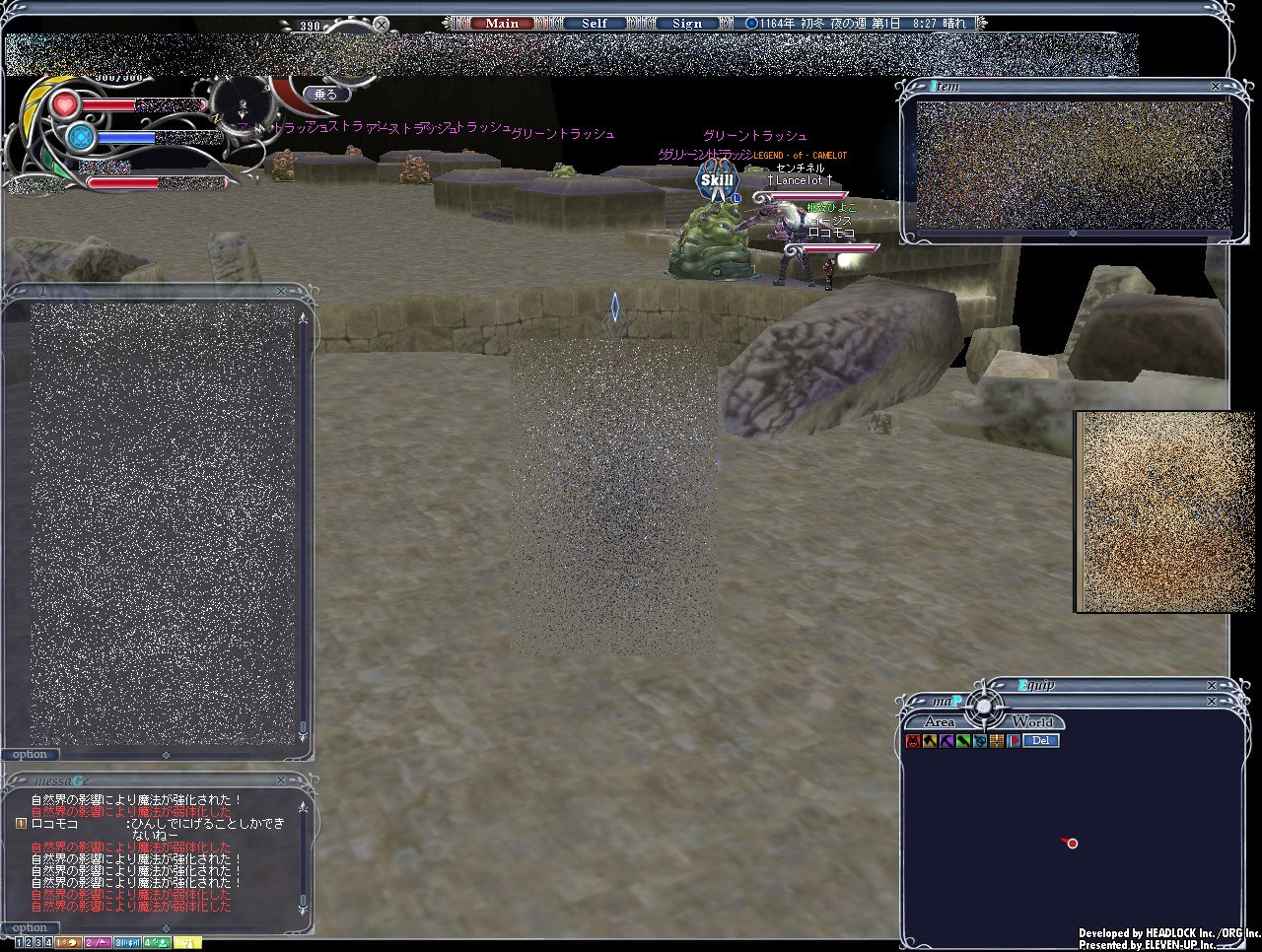Select the Sign tab
The height and width of the screenshot is (952, 1262).
tap(687, 24)
